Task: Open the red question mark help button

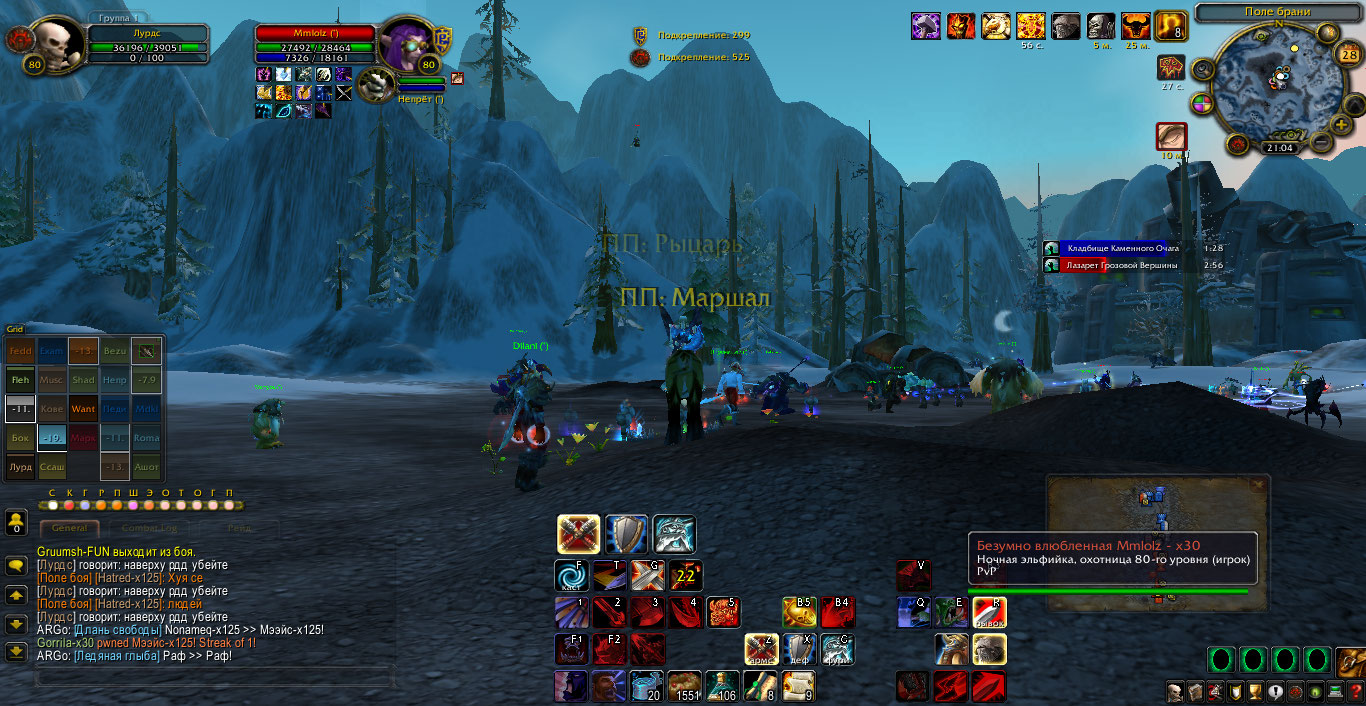Action: [1356, 692]
